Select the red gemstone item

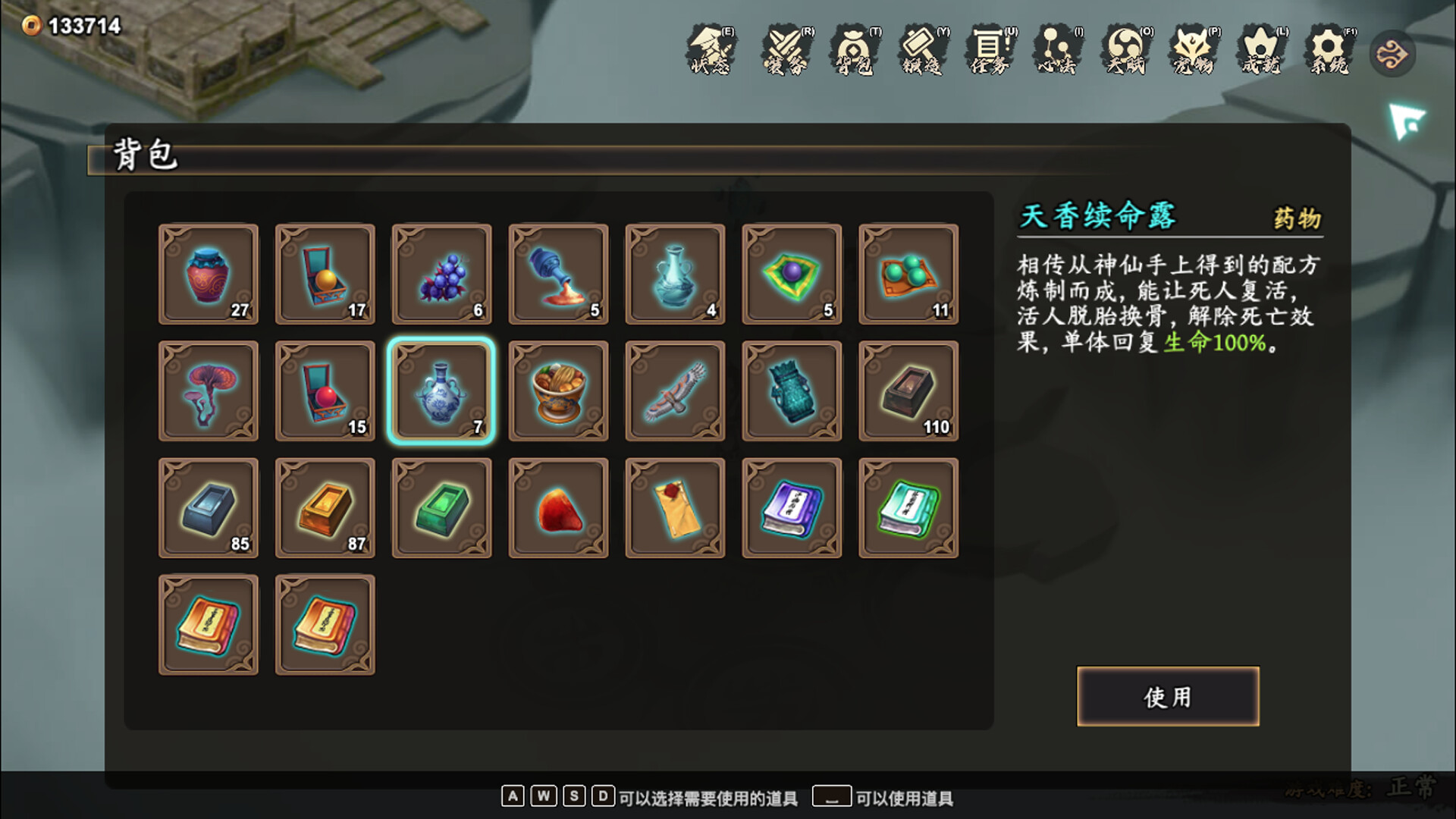tap(558, 508)
